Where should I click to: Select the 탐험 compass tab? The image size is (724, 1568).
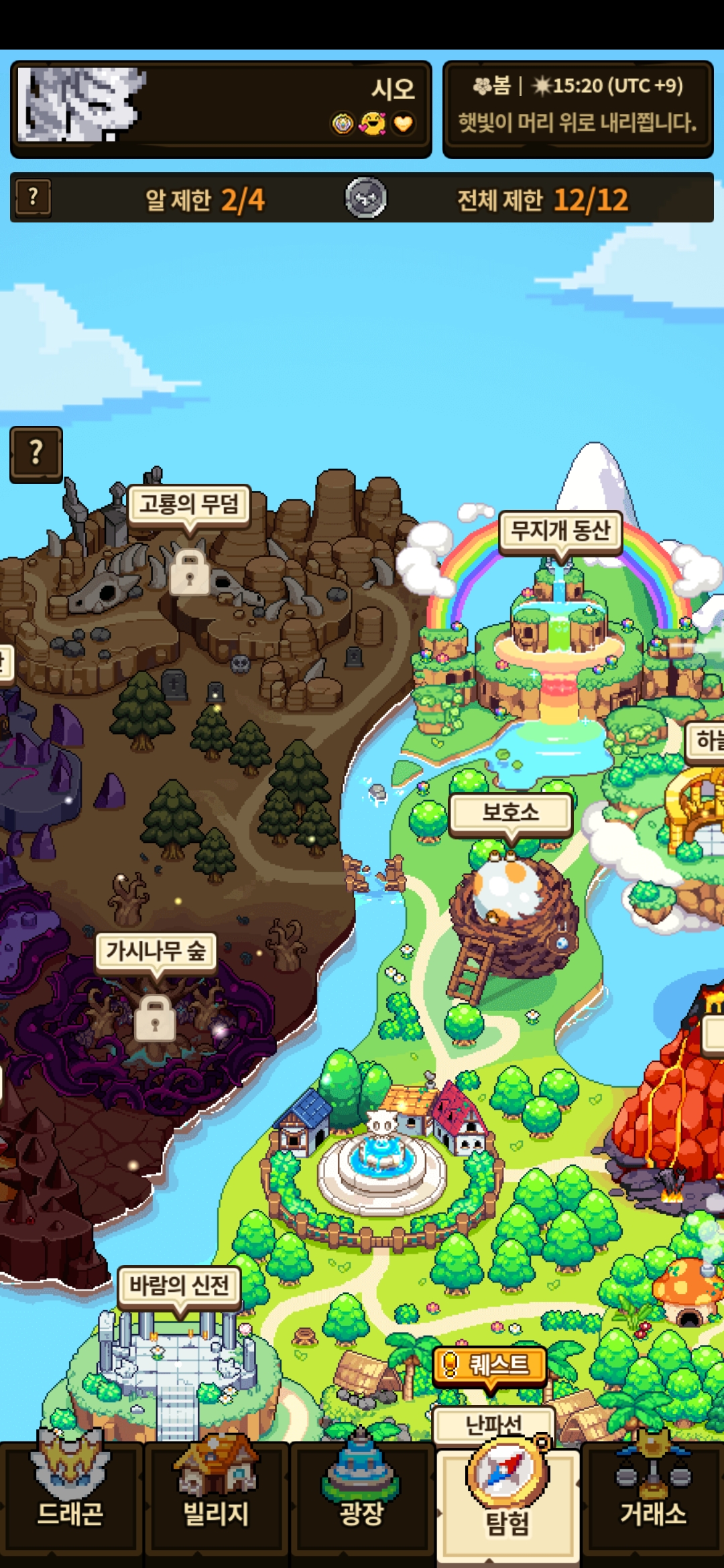[x=507, y=1501]
